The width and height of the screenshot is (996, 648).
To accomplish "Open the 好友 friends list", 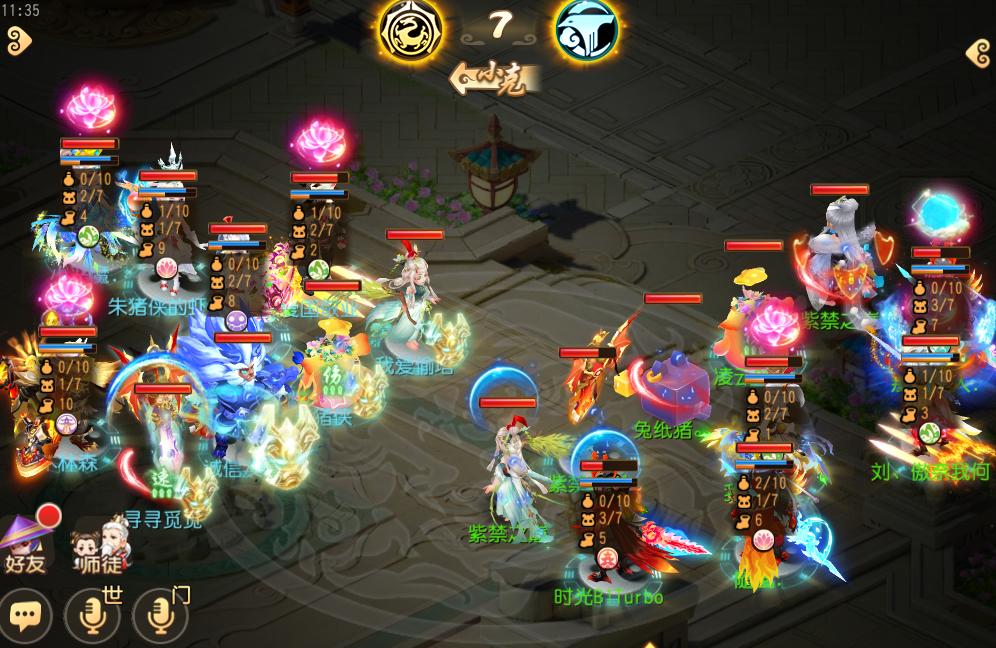I will 28,545.
